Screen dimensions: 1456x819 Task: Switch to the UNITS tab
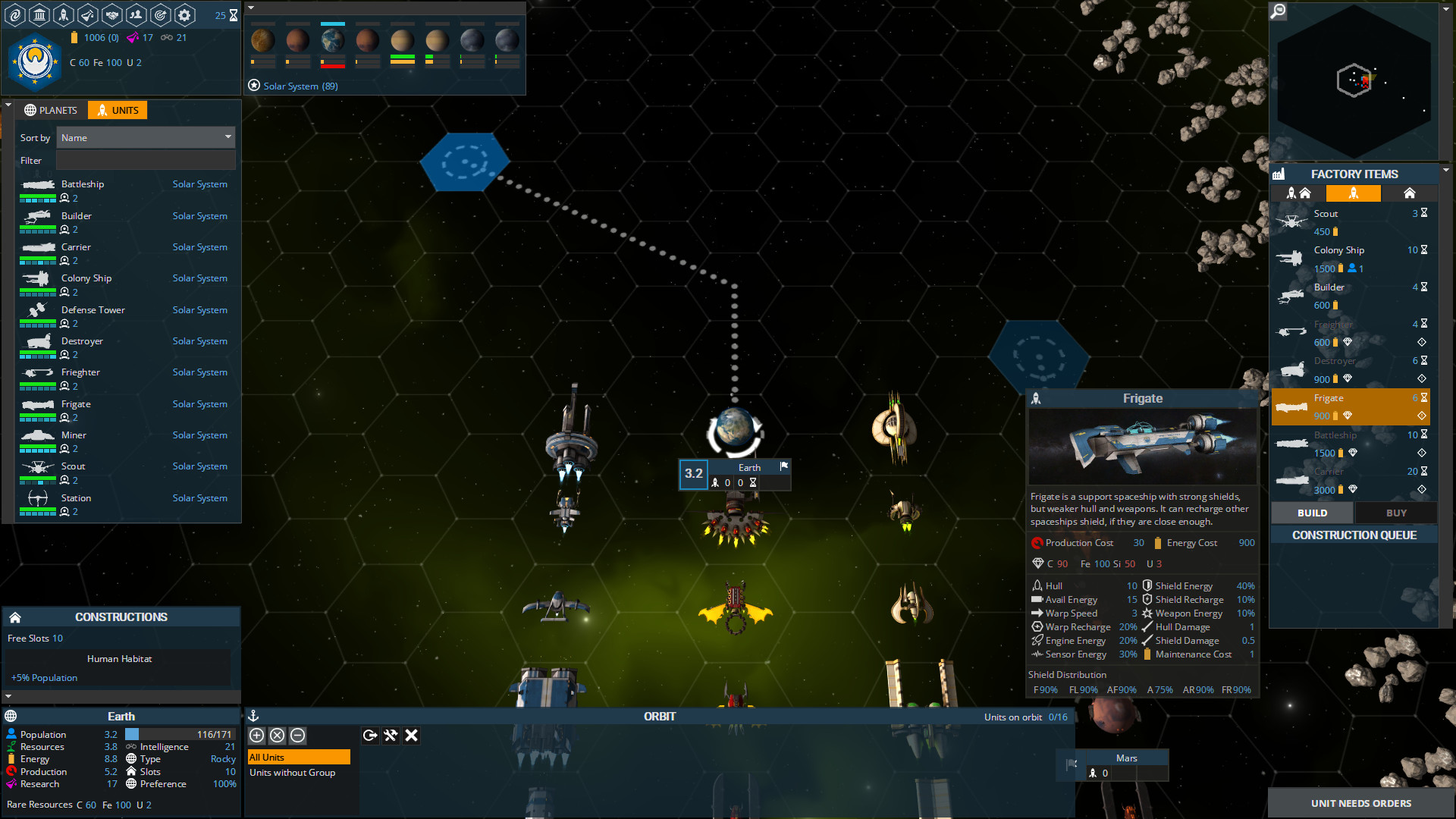pyautogui.click(x=117, y=110)
